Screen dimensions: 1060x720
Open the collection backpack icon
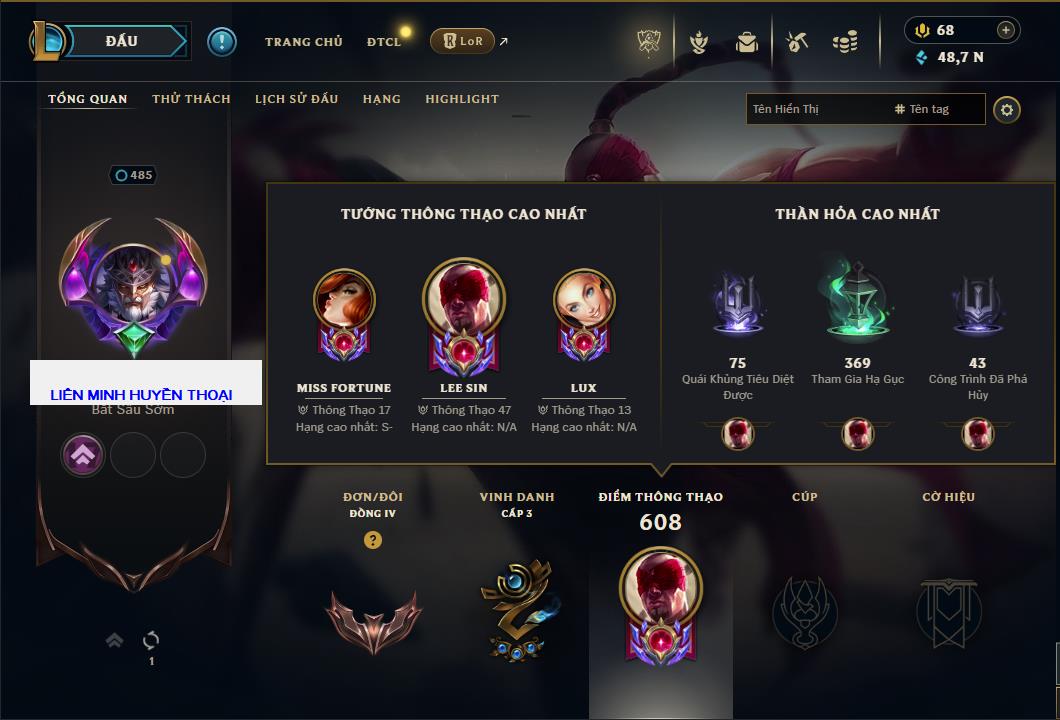point(746,42)
